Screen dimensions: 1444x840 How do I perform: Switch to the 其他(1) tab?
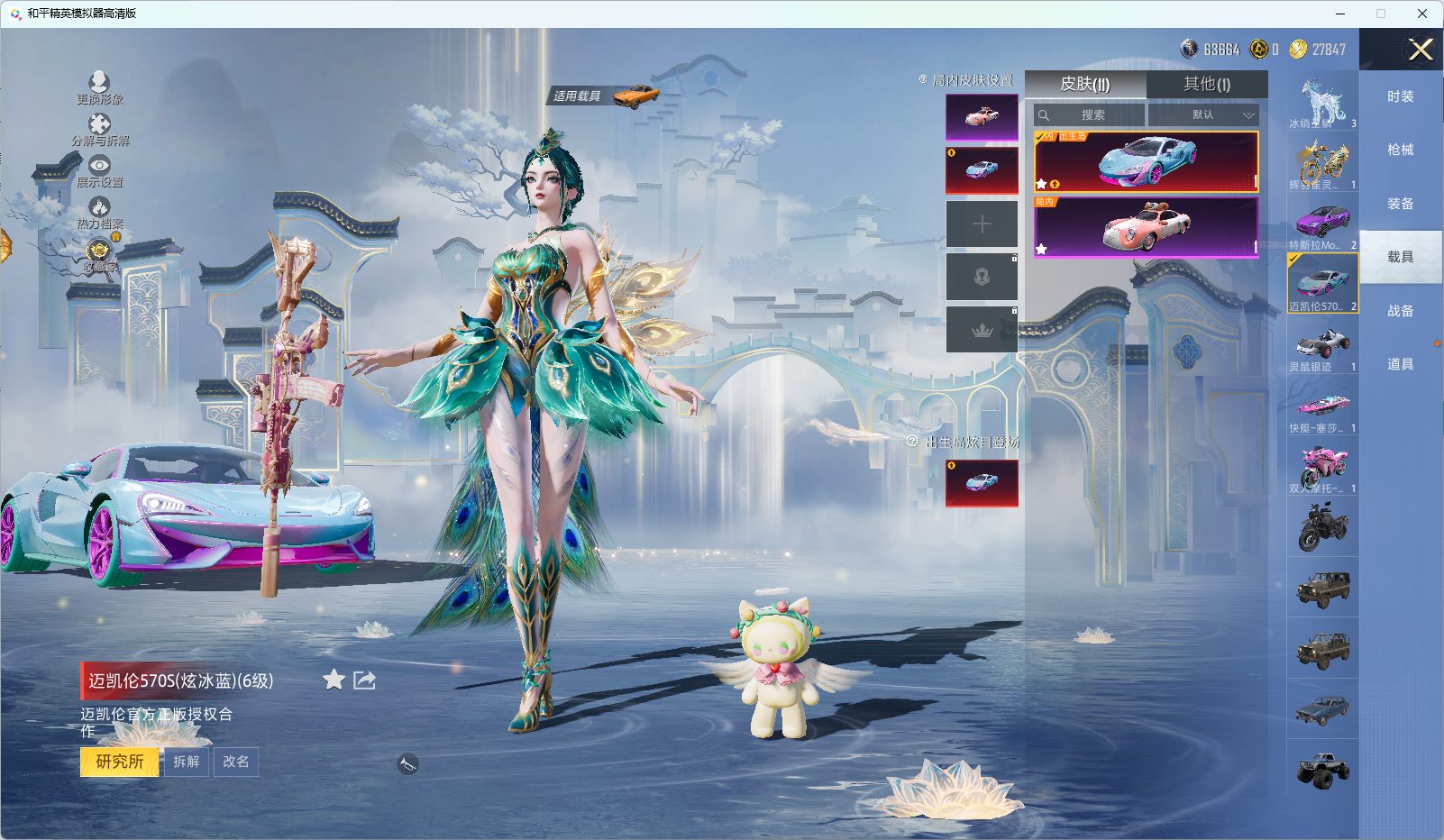1206,84
